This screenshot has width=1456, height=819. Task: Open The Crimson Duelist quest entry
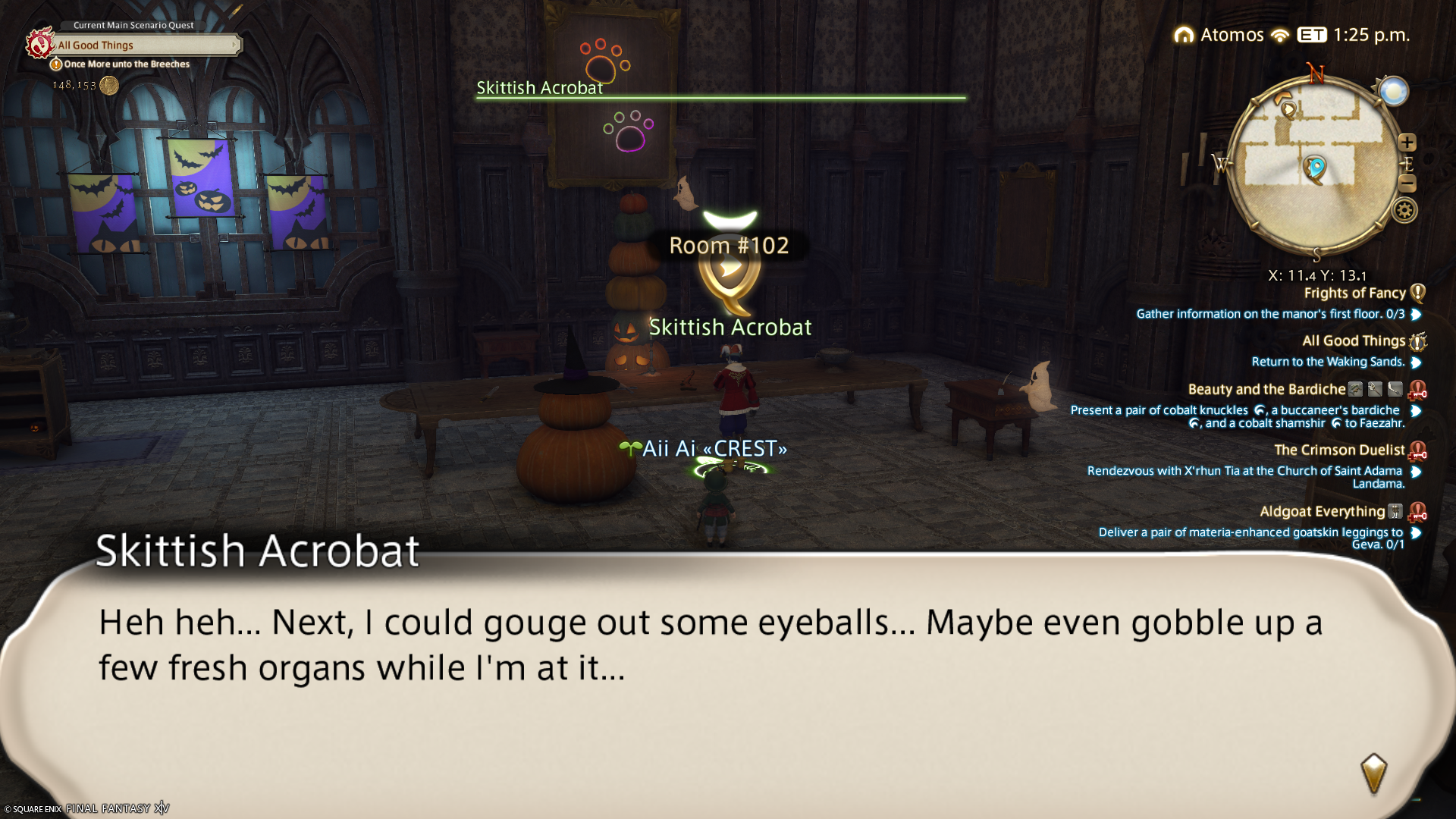(x=1339, y=450)
